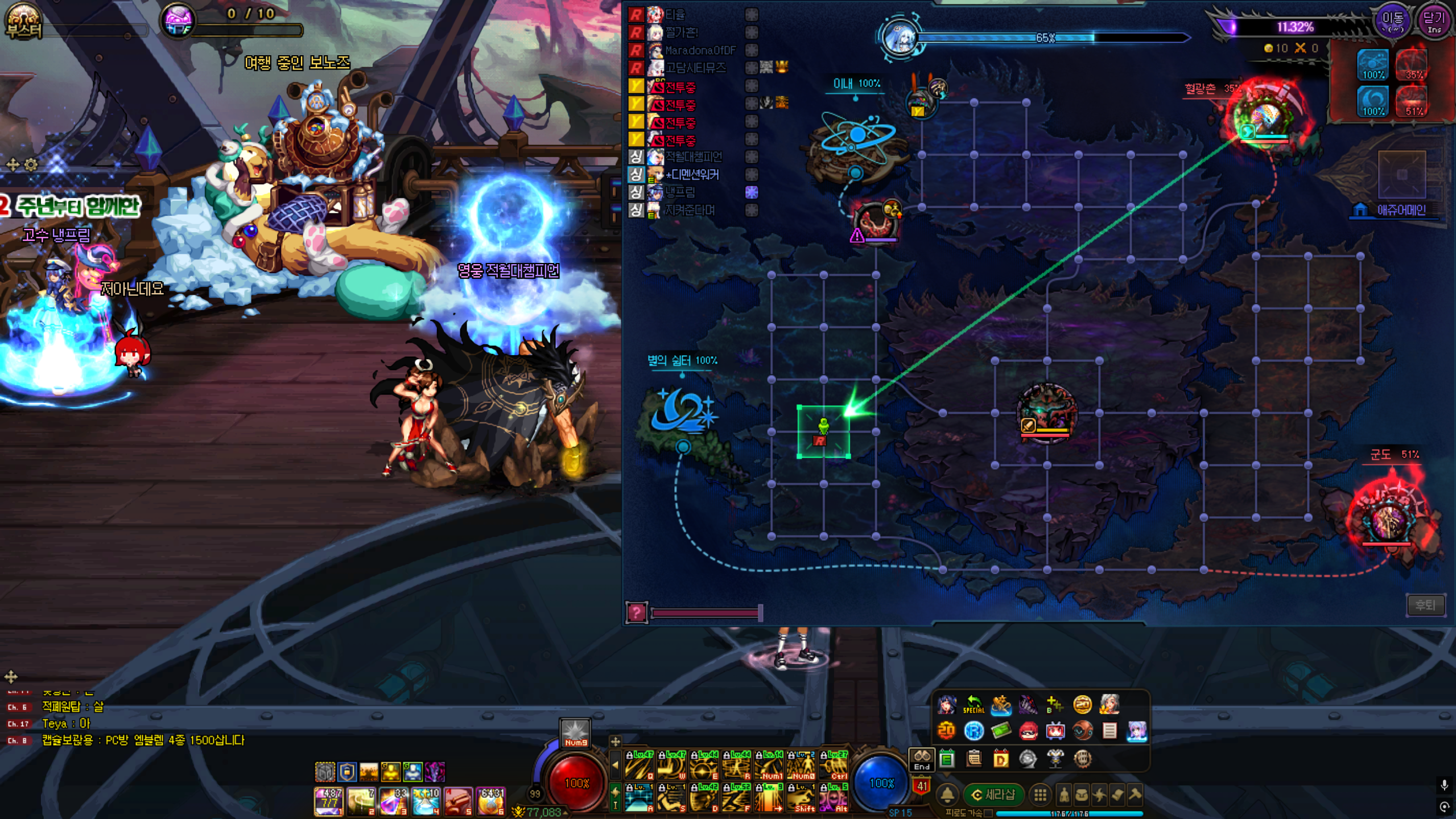The height and width of the screenshot is (819, 1456).
Task: Click the pink question mark help button
Action: 636,613
